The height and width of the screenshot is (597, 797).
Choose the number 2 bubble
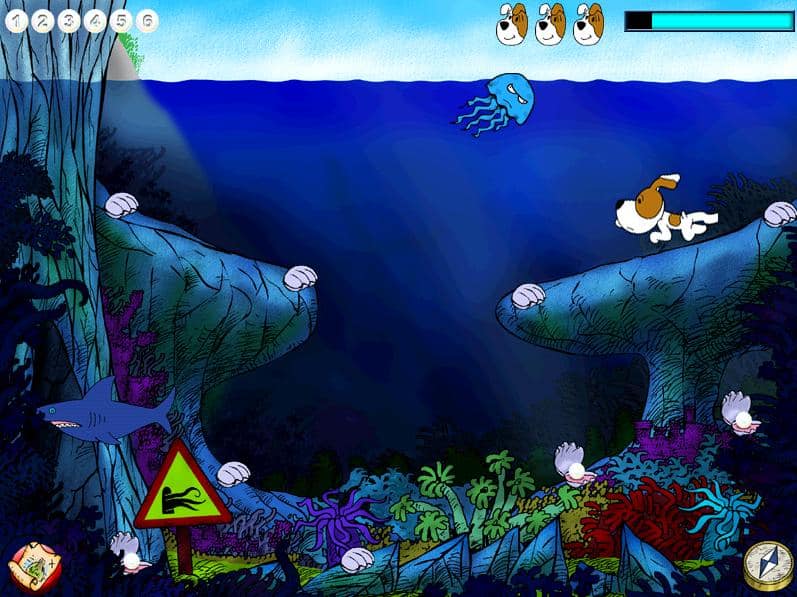coord(43,20)
